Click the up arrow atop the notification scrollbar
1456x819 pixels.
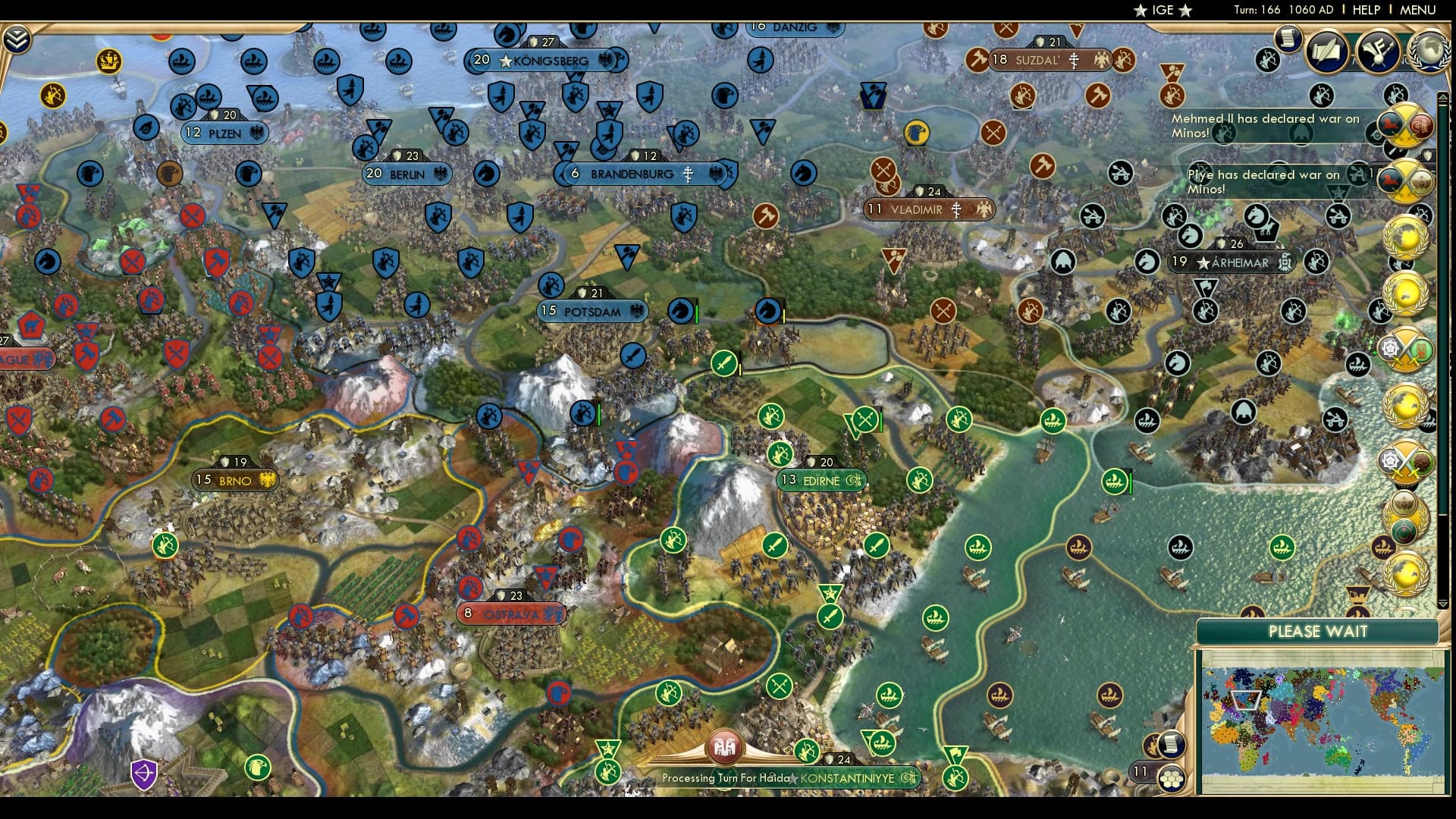(x=1442, y=96)
